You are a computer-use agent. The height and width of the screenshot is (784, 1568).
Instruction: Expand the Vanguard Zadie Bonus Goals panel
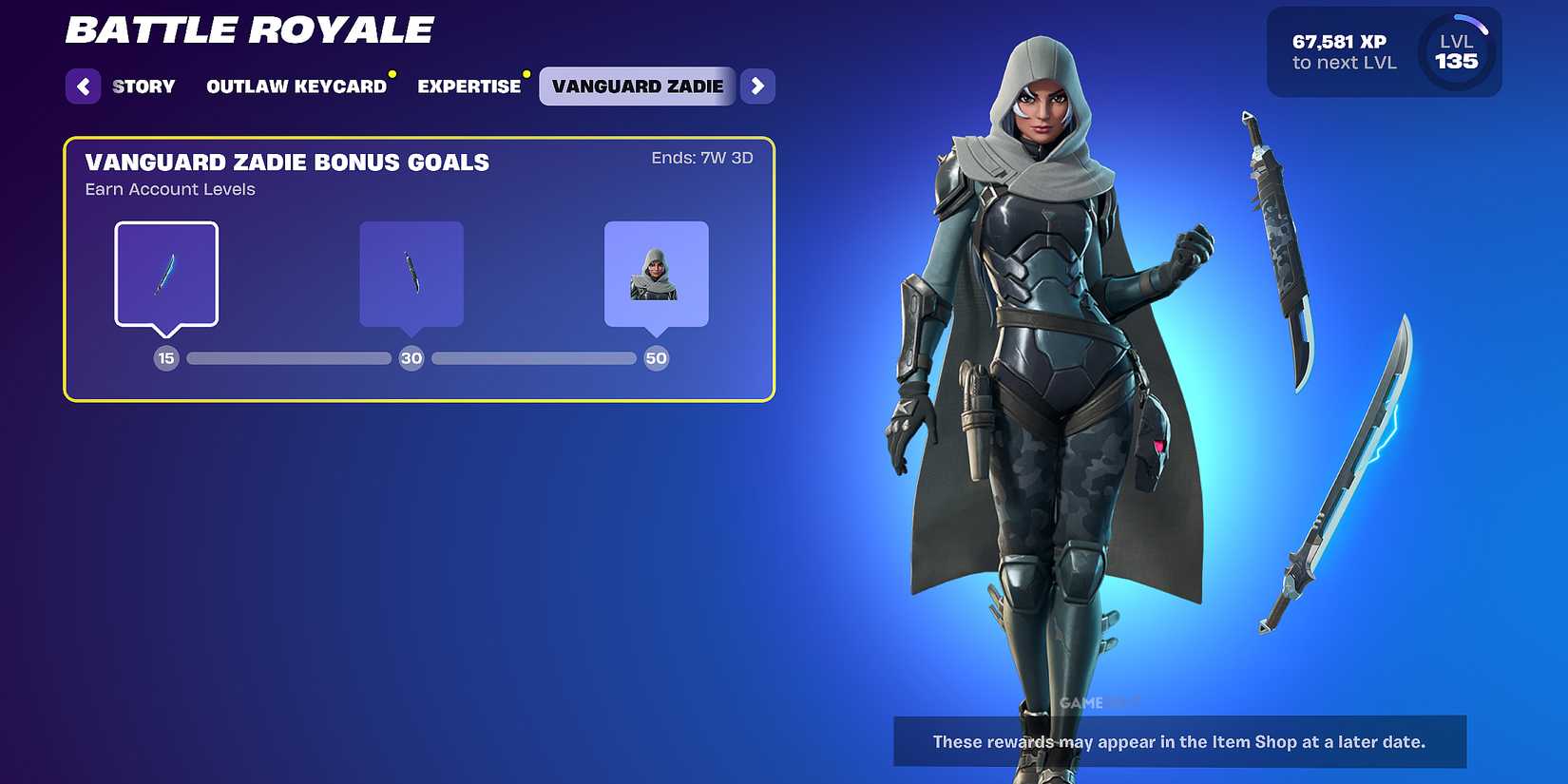pos(418,269)
